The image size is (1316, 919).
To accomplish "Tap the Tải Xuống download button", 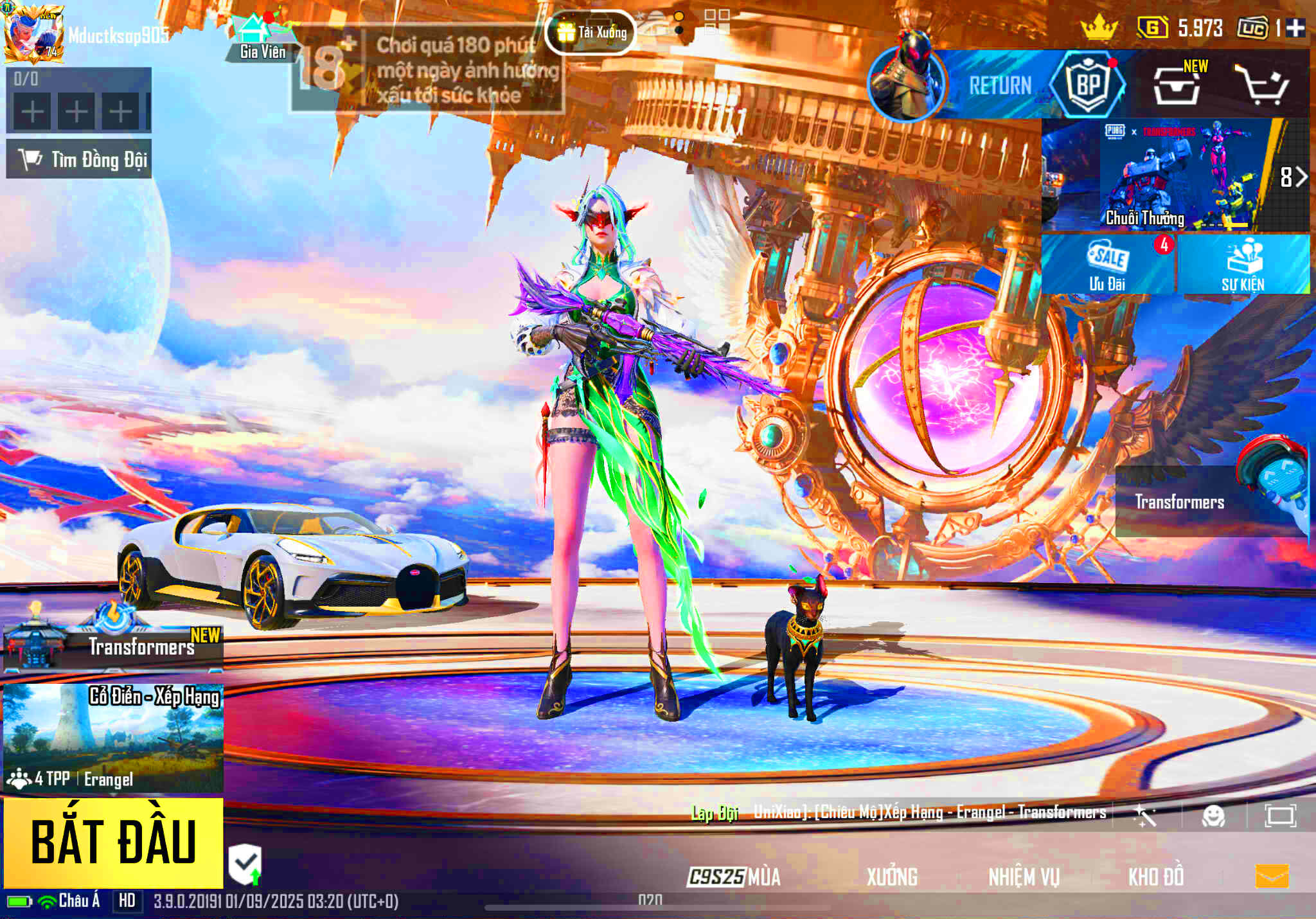I will coord(591,32).
